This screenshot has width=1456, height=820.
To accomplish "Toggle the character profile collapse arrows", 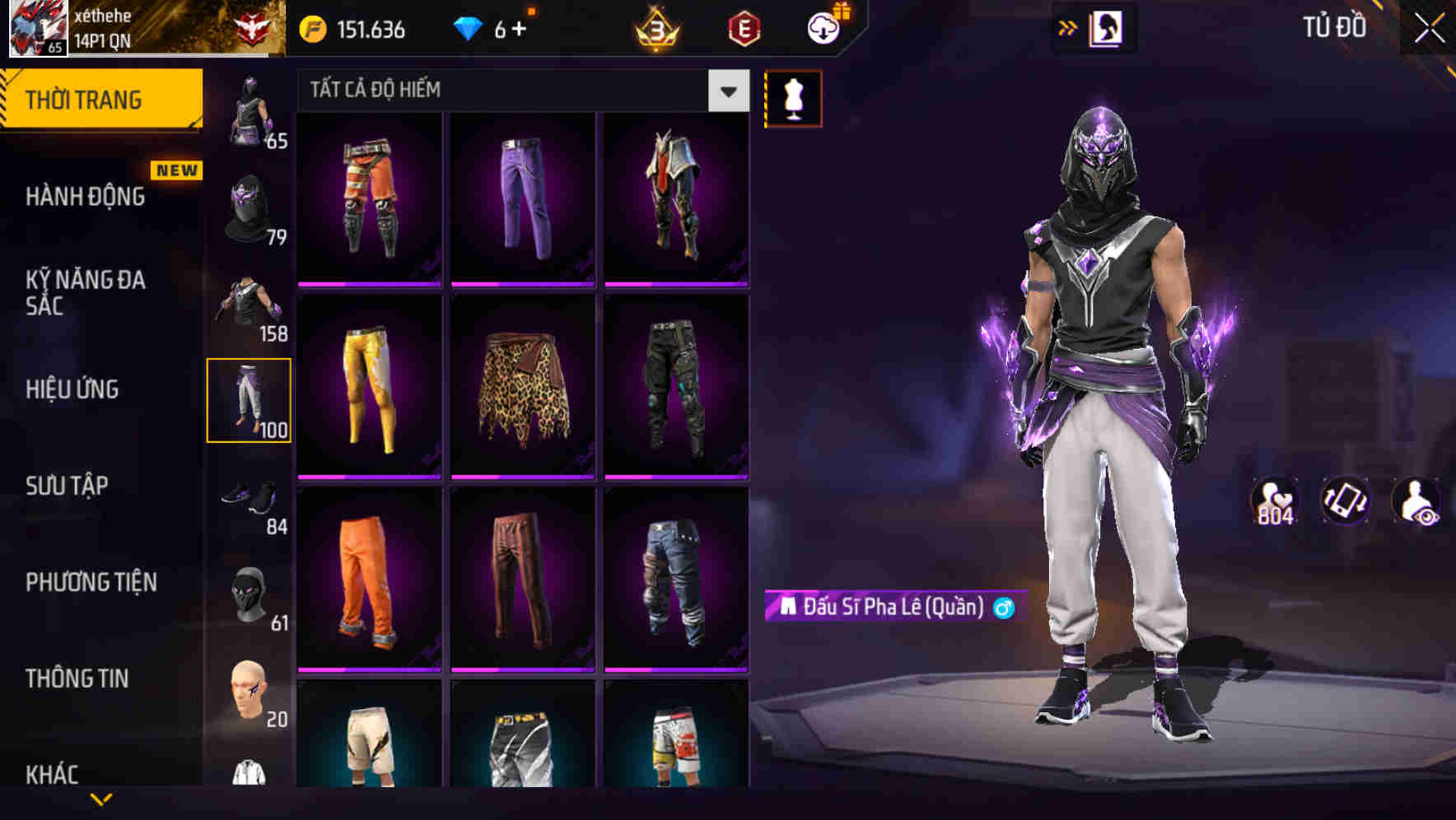I will tap(1068, 27).
